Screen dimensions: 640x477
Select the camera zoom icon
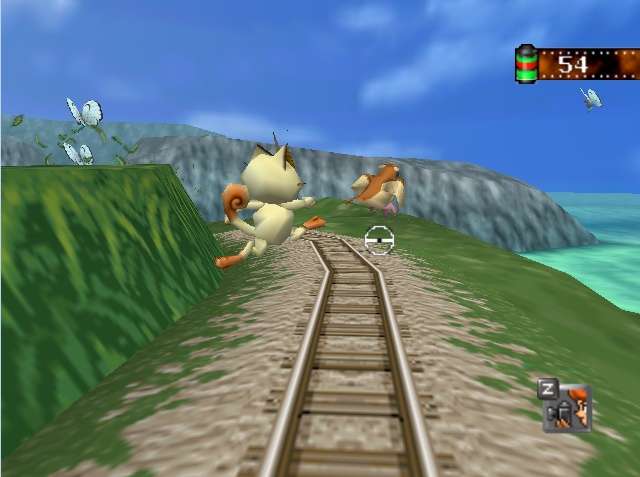[x=568, y=407]
